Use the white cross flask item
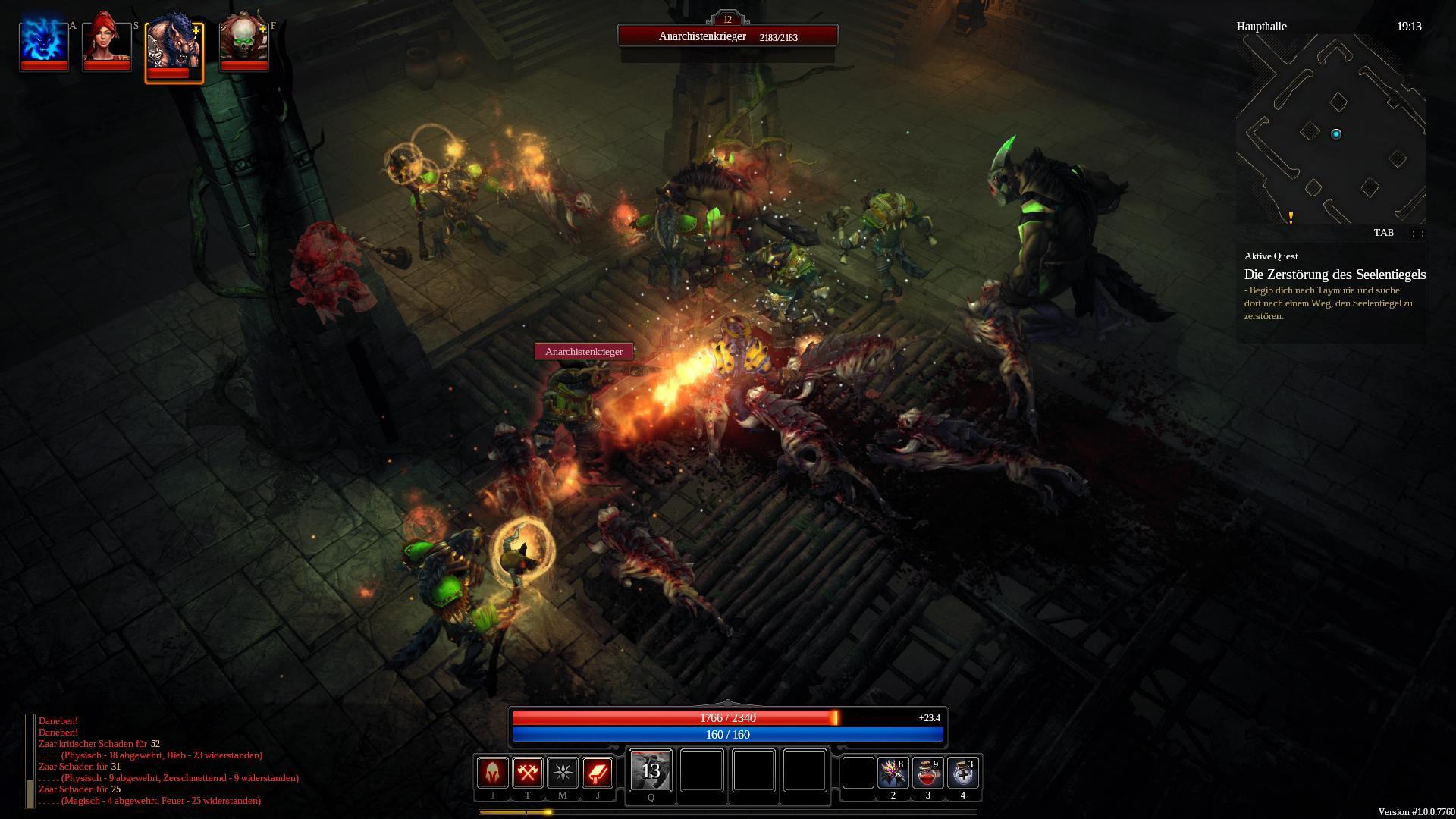The height and width of the screenshot is (819, 1456). pos(962,773)
